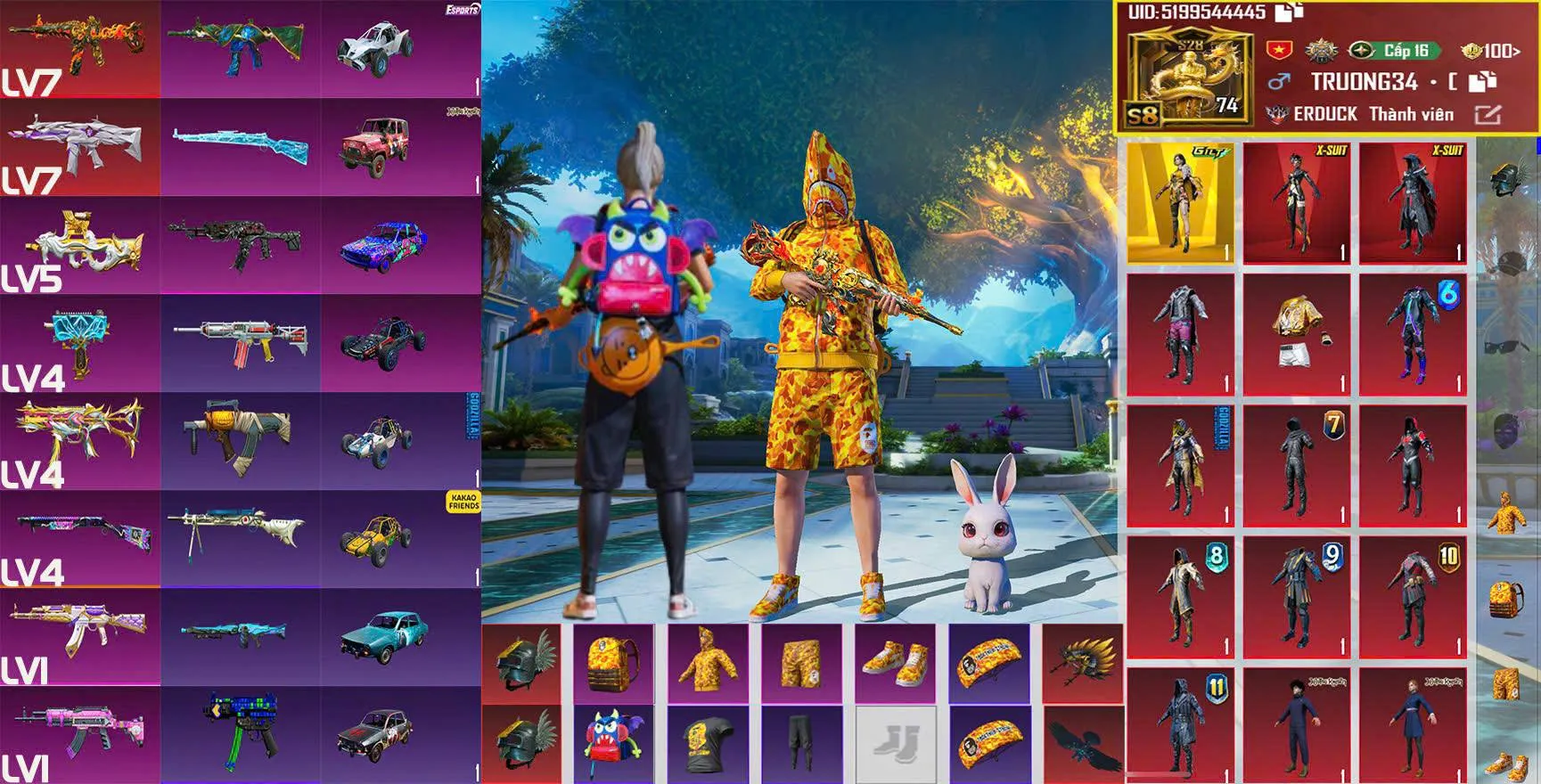Pick the yellow camo sneakers slot
1541x784 pixels.
tap(895, 663)
